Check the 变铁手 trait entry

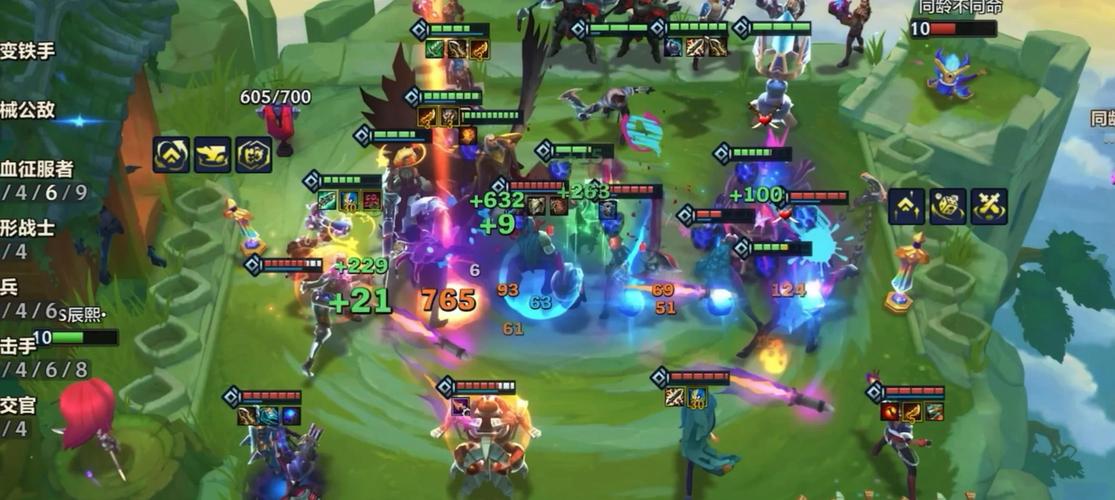coord(28,51)
